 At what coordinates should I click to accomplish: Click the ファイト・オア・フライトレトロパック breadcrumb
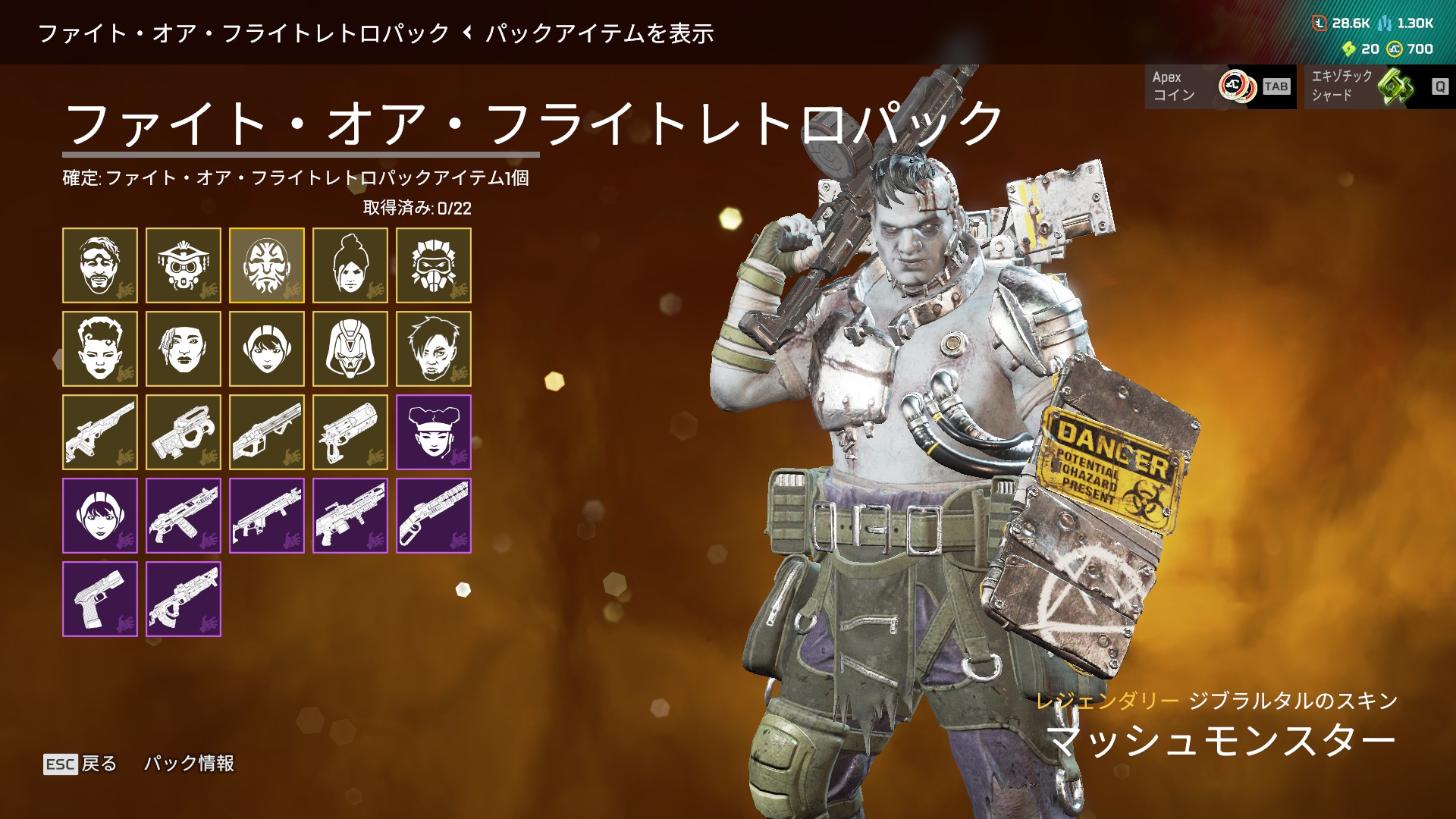coord(243,33)
